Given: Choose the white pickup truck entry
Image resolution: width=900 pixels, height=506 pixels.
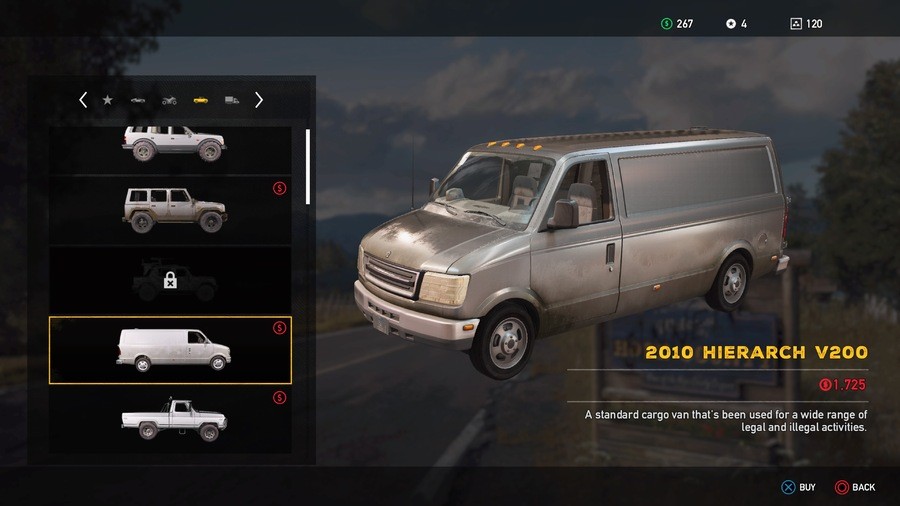Looking at the screenshot, I should pyautogui.click(x=170, y=418).
